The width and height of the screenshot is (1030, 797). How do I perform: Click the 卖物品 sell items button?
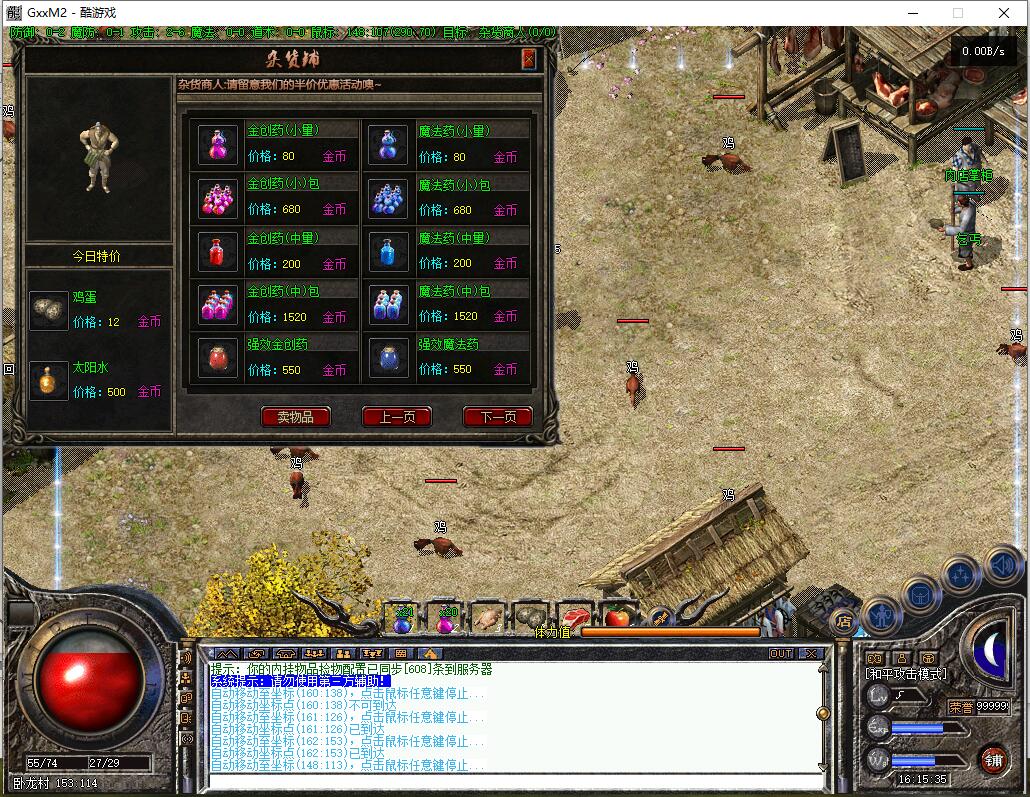[295, 417]
